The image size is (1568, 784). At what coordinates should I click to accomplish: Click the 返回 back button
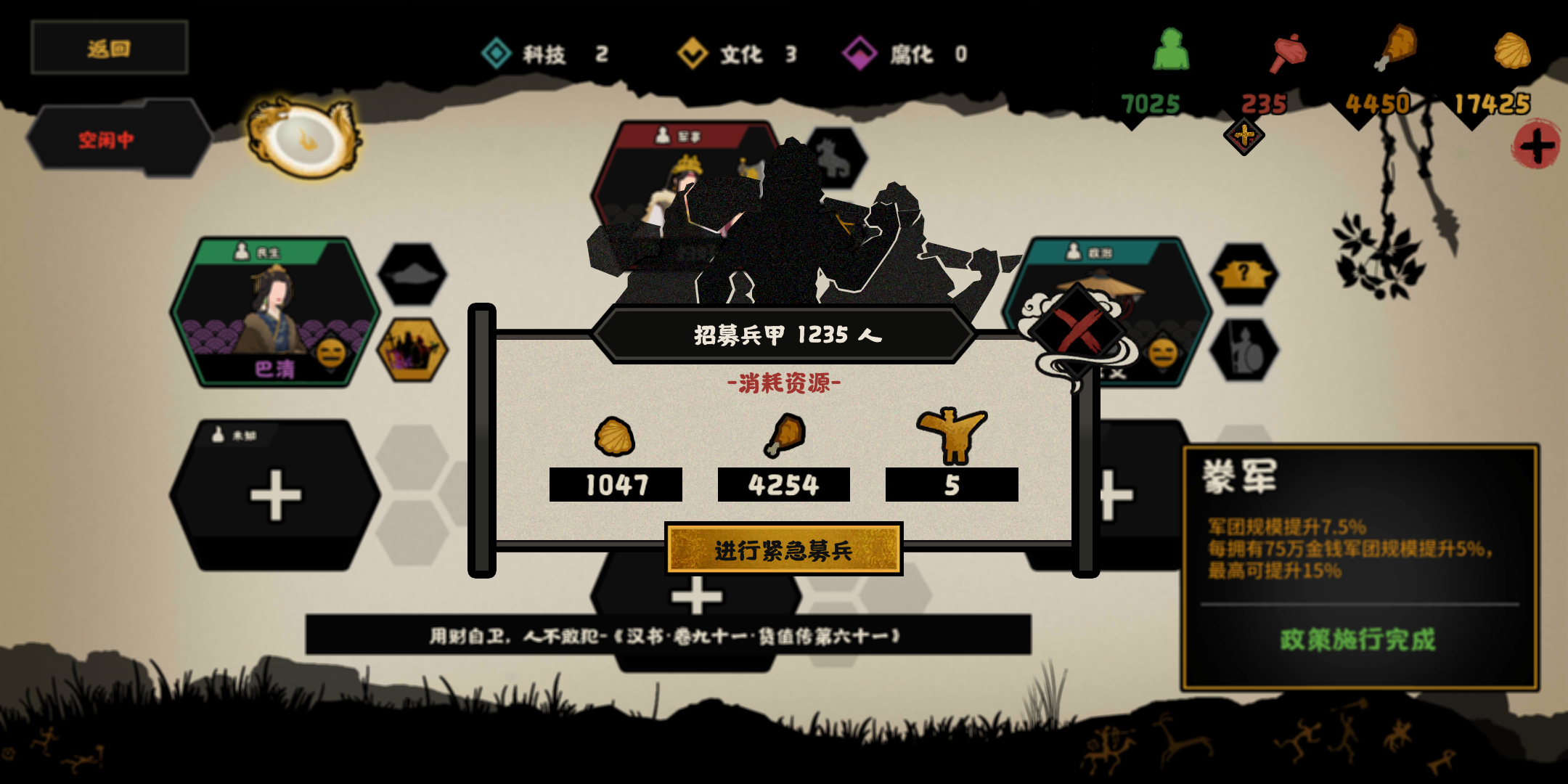[107, 47]
